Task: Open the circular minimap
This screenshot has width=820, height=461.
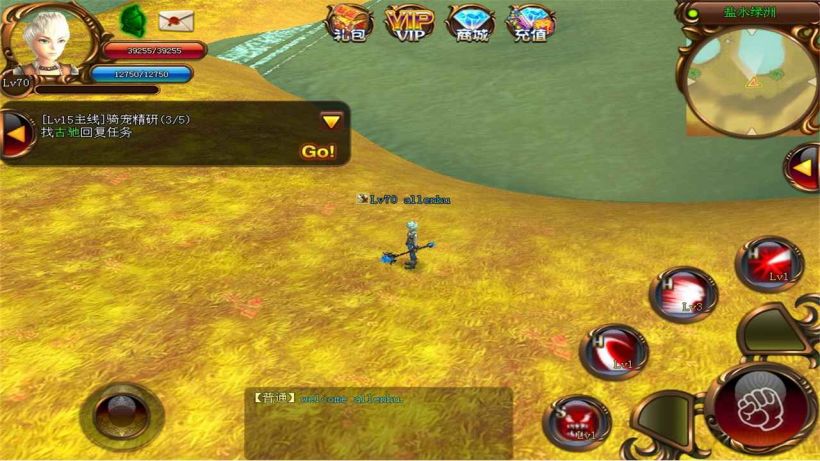Action: click(749, 79)
